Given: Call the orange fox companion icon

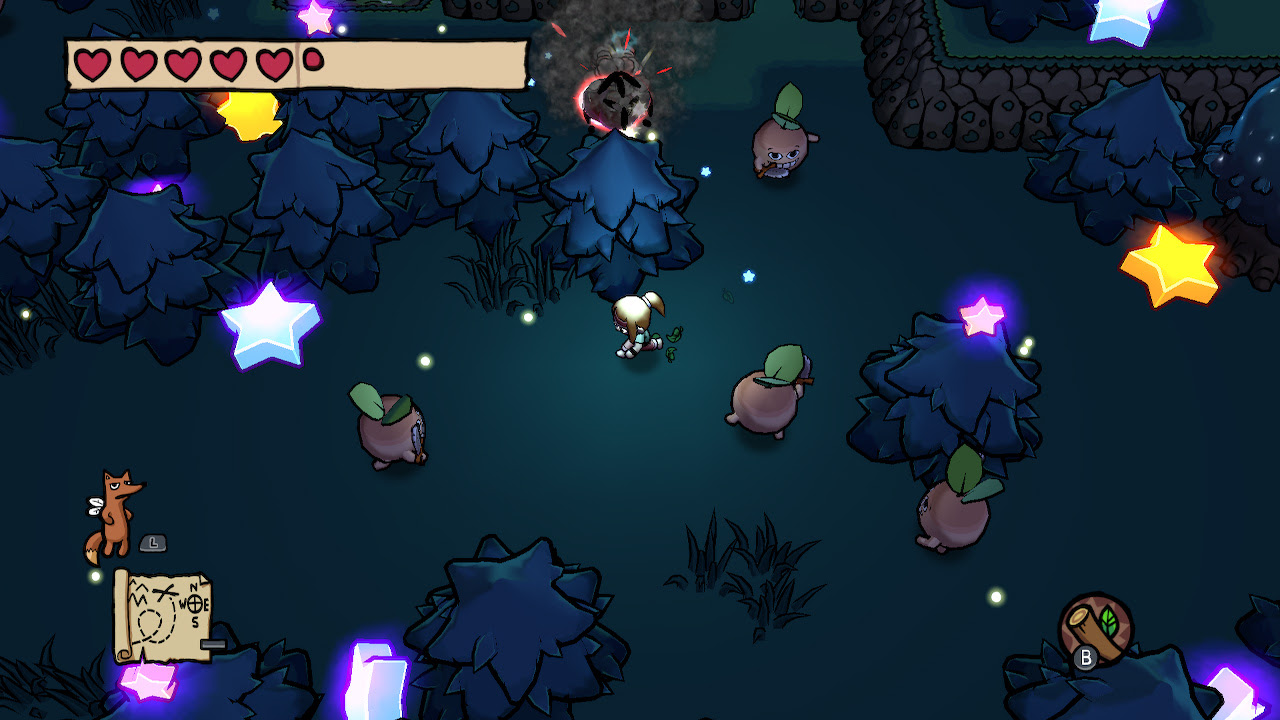Looking at the screenshot, I should pyautogui.click(x=114, y=514).
